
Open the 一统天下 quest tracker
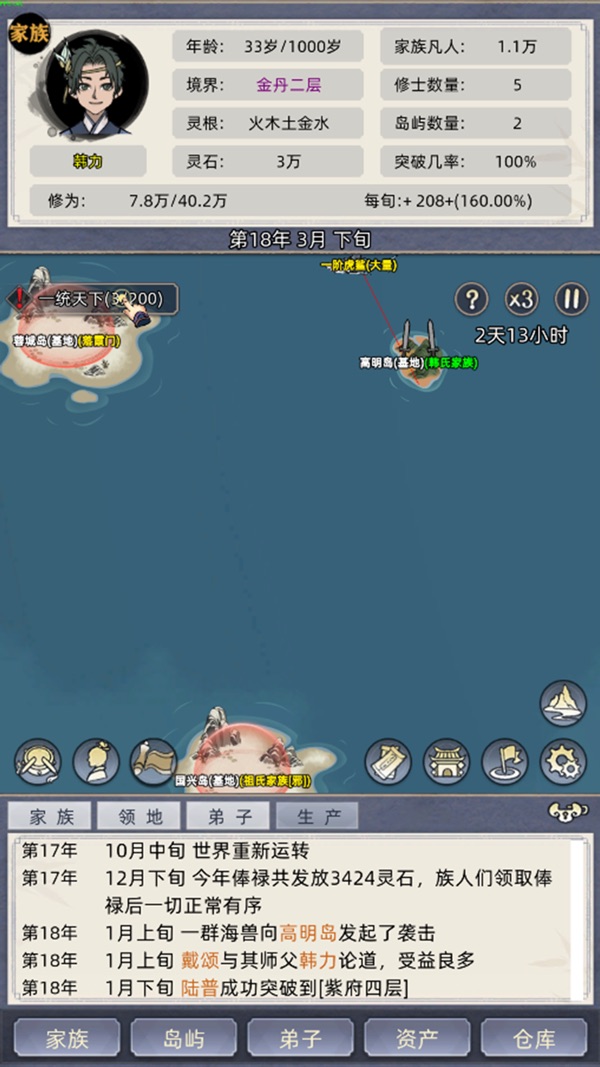95,298
